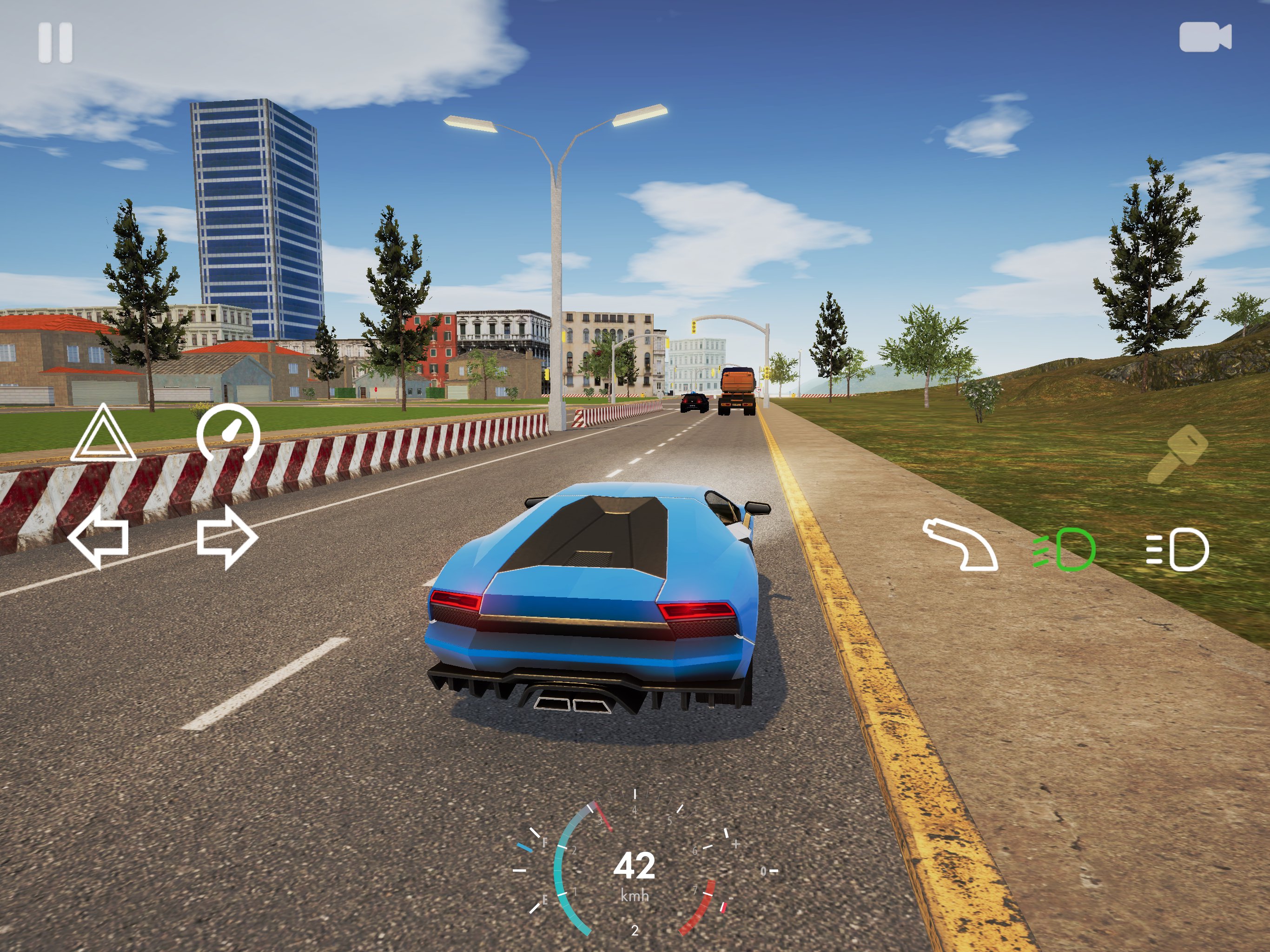Image resolution: width=1270 pixels, height=952 pixels.
Task: Turn the ignition key
Action: click(1177, 455)
